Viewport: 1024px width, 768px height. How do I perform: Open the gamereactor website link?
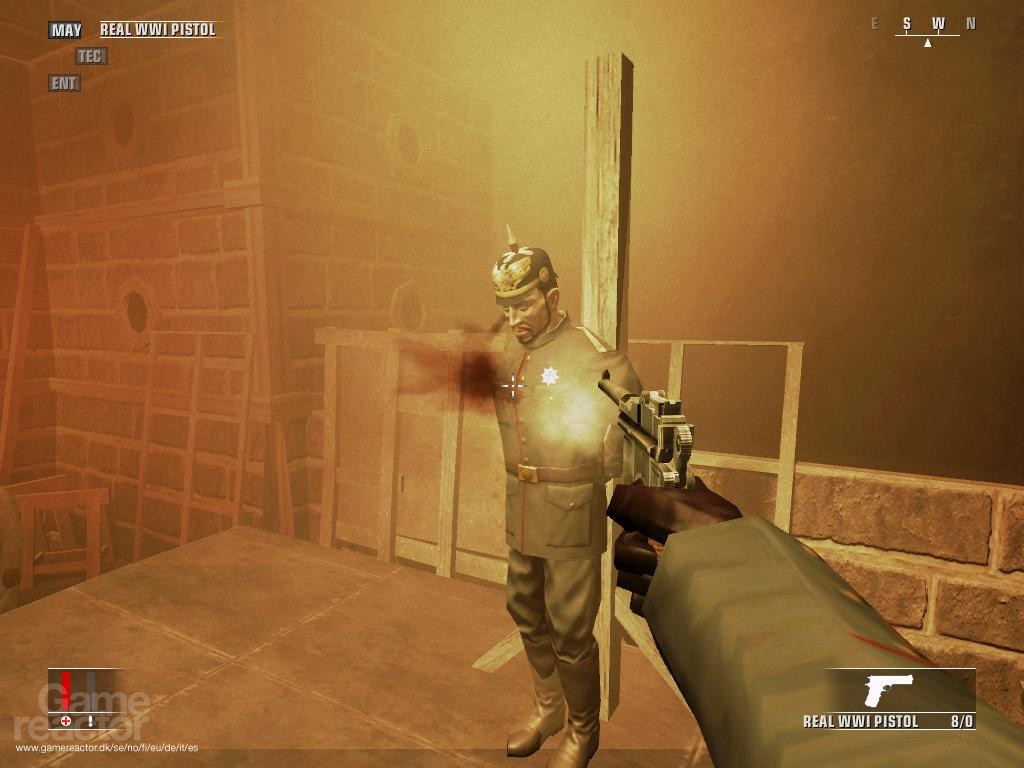coord(106,747)
